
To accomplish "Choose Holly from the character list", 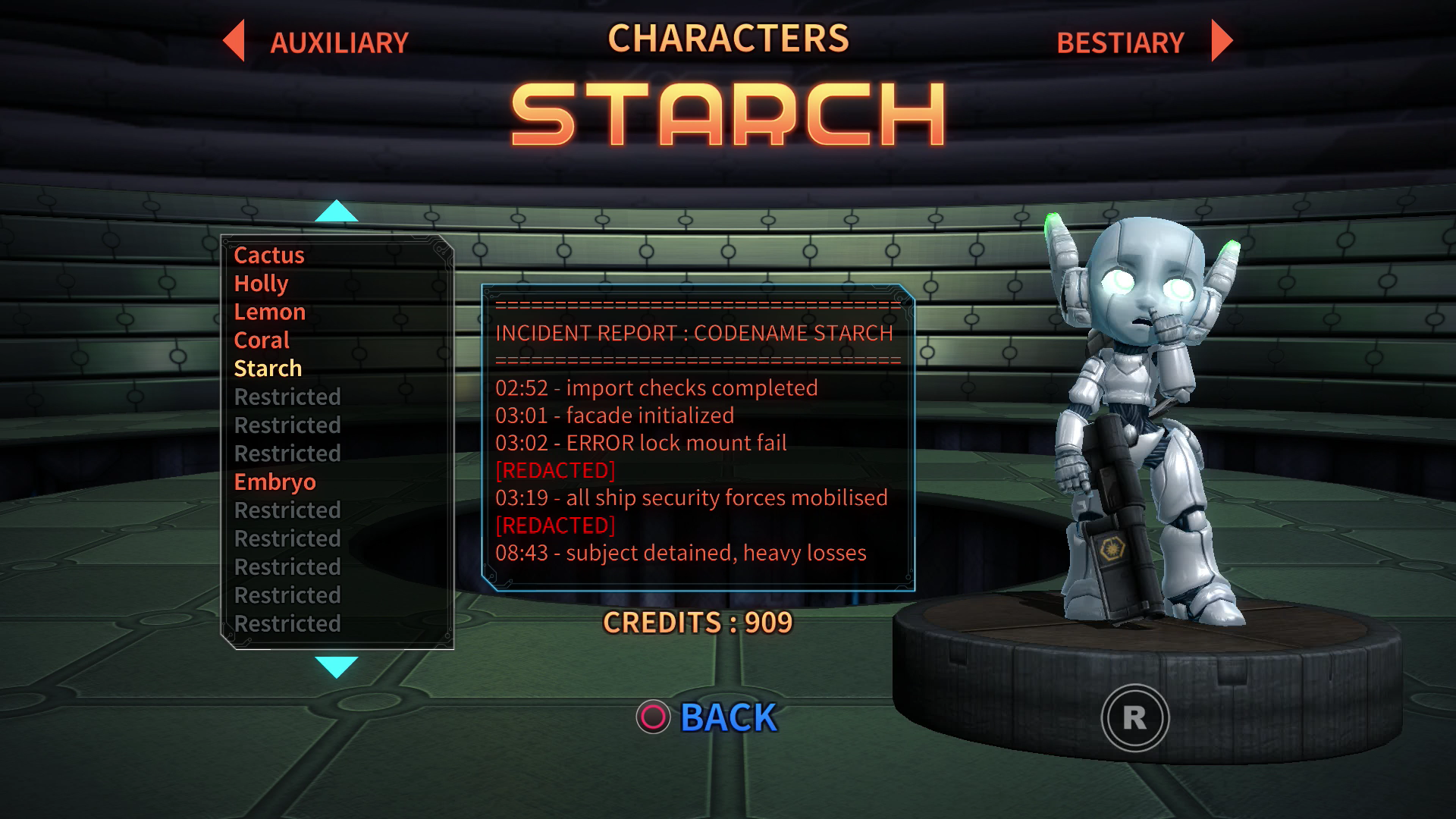I will [261, 284].
